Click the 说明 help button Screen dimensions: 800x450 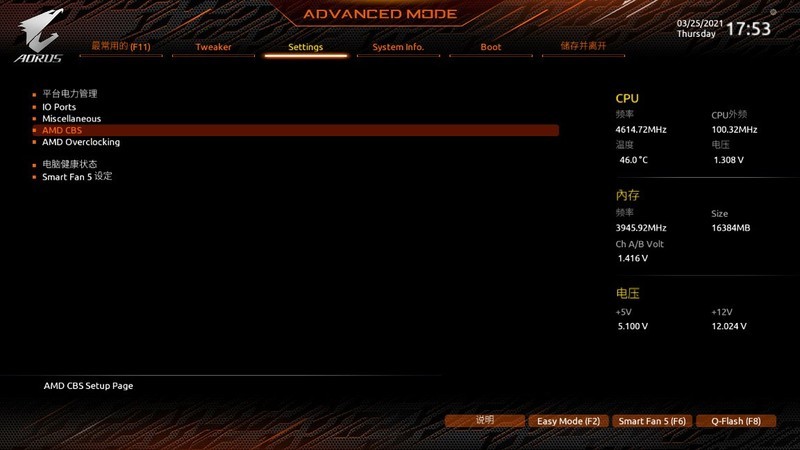click(485, 421)
